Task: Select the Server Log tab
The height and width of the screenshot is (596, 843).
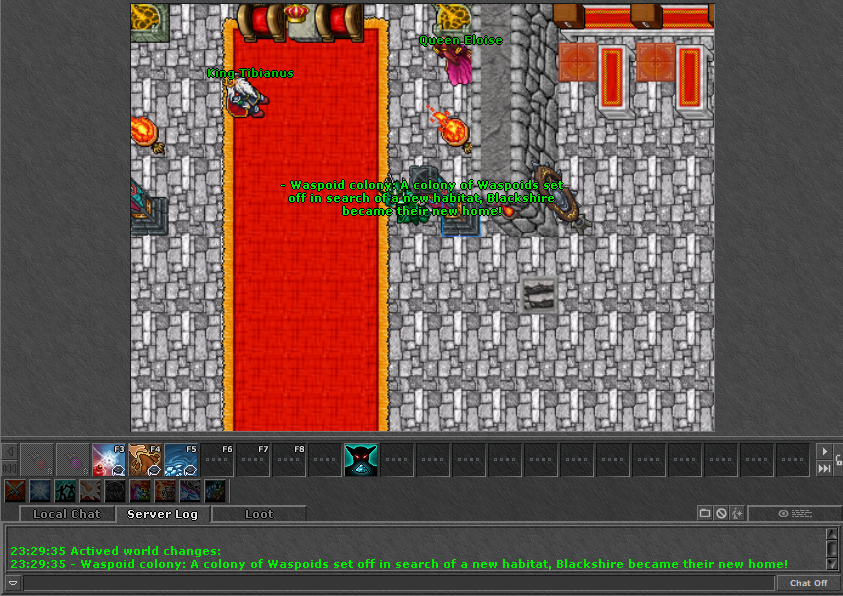Action: pos(162,514)
